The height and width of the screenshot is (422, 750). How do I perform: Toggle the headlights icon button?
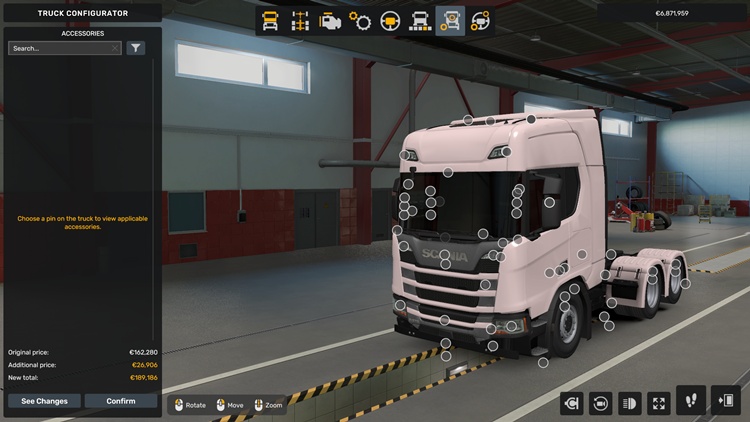click(630, 403)
